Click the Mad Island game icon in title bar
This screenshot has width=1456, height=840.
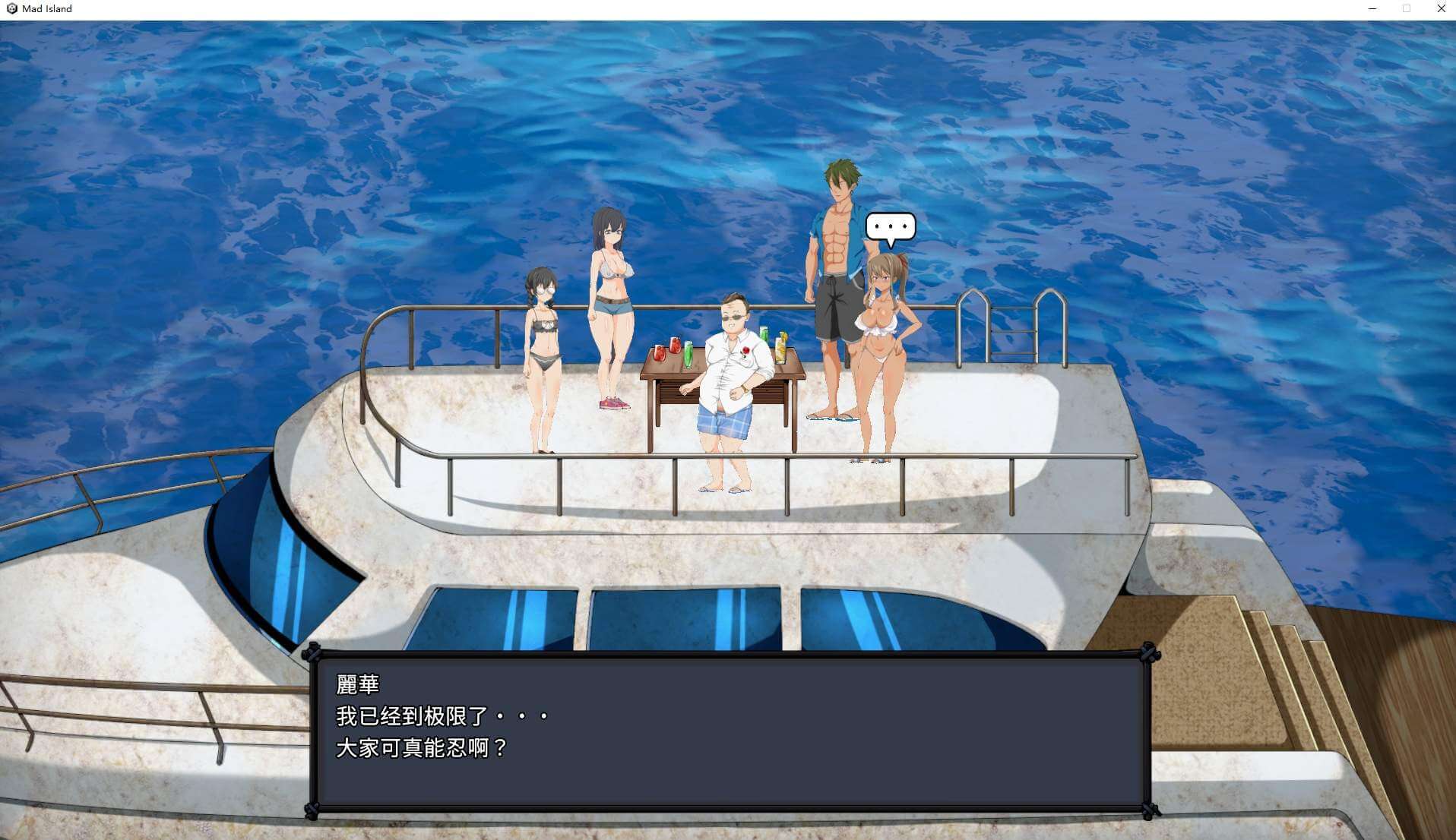[11, 8]
